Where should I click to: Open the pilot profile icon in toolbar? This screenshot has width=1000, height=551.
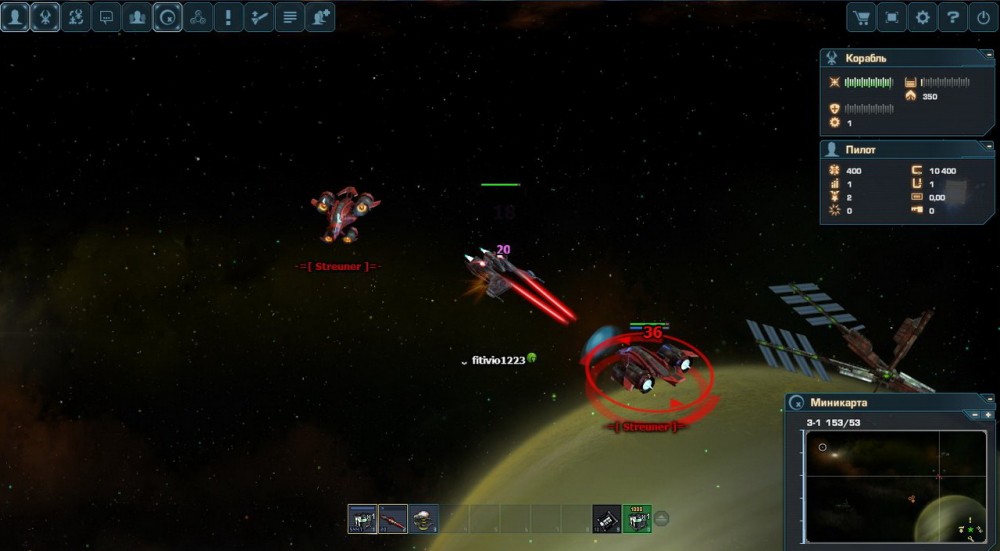tap(15, 17)
